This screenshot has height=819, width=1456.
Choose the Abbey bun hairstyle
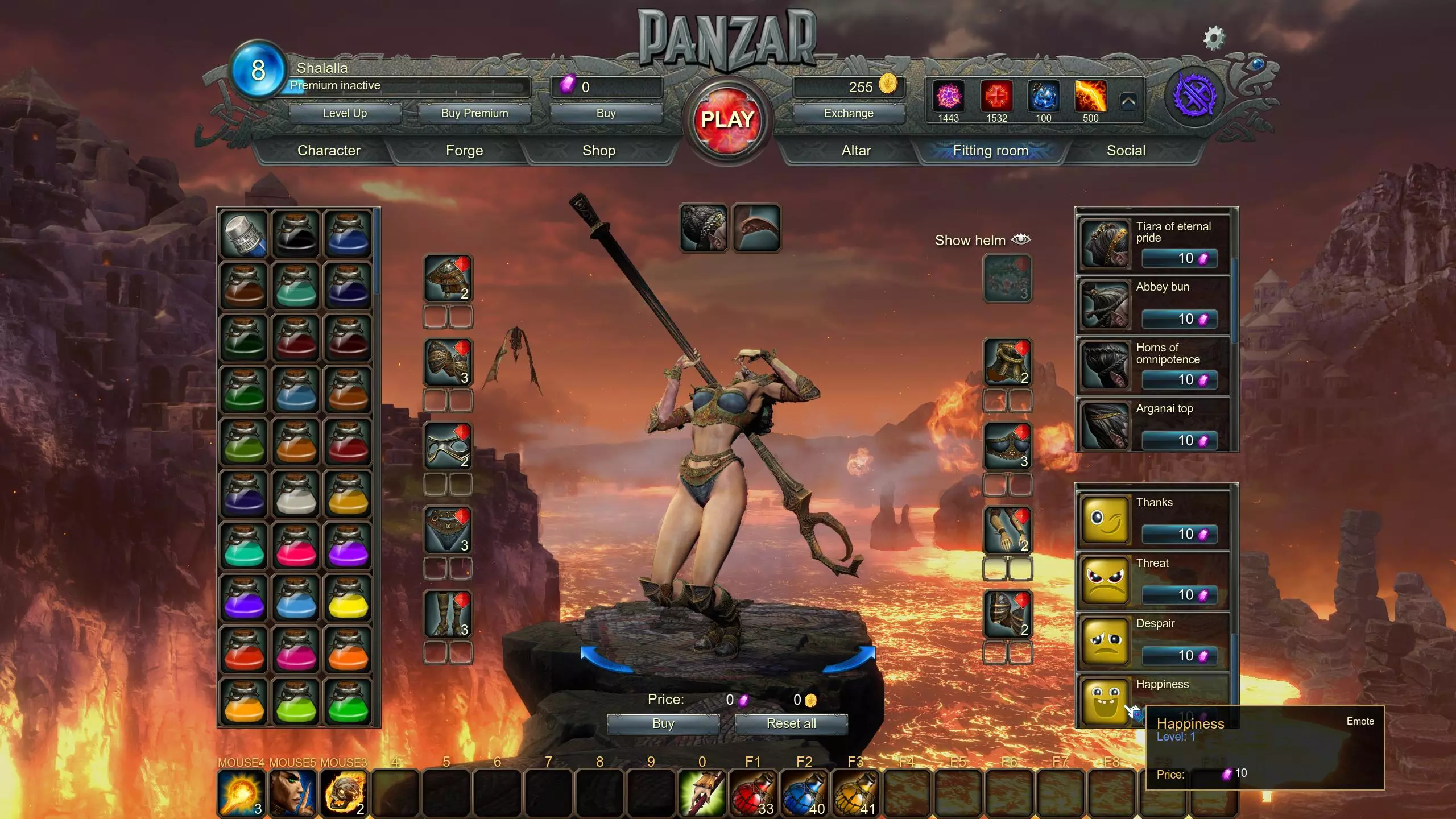1153,305
